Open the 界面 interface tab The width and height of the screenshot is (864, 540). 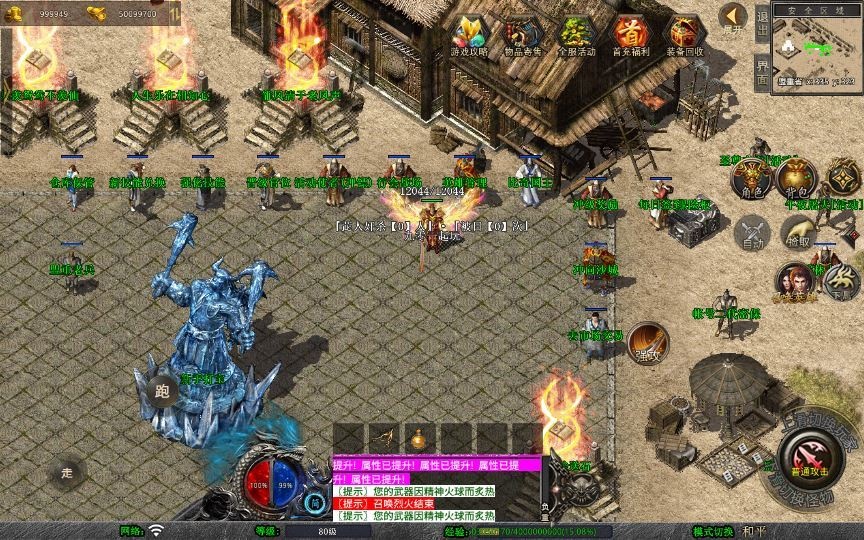point(762,73)
